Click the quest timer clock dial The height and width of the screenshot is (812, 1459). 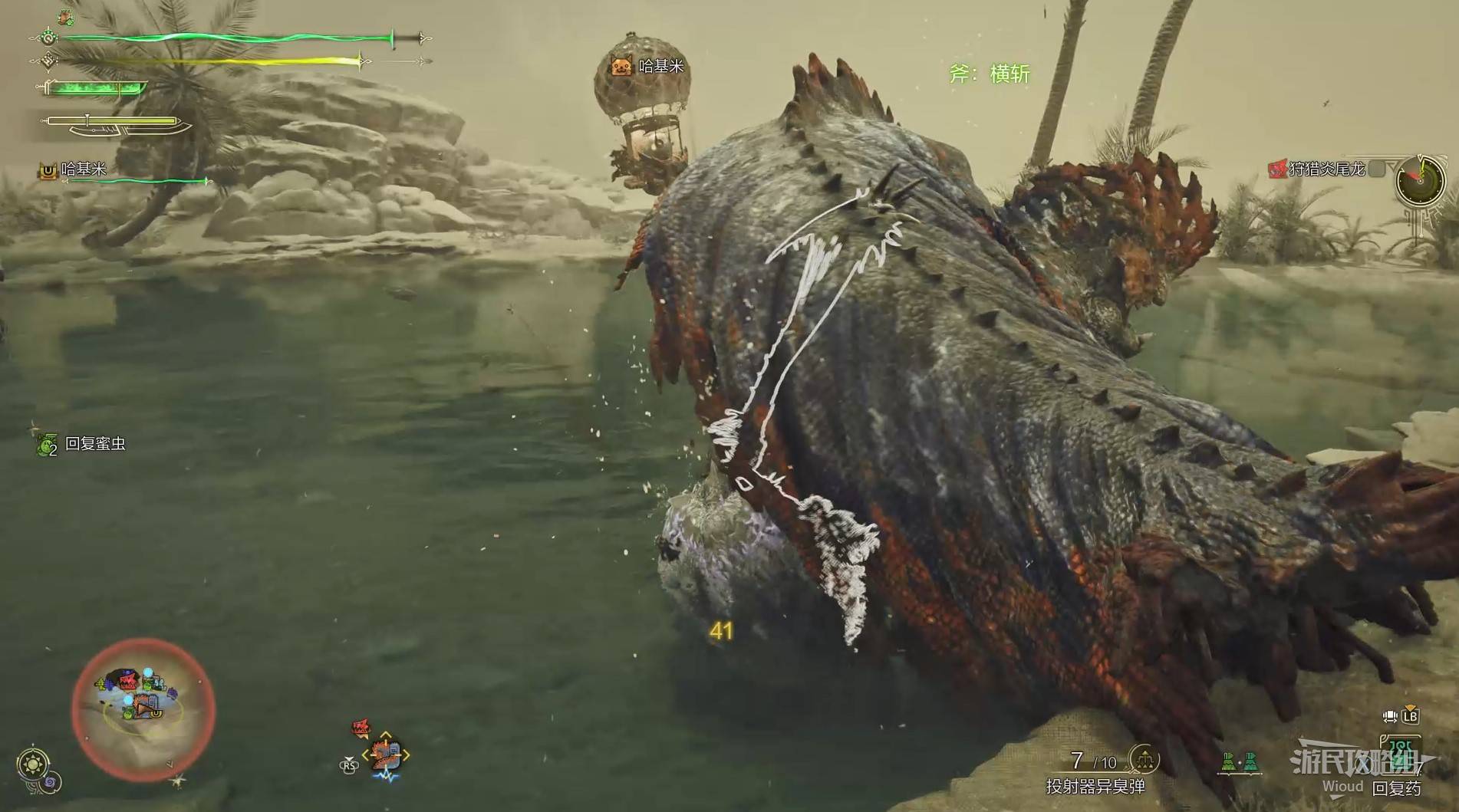point(1418,180)
